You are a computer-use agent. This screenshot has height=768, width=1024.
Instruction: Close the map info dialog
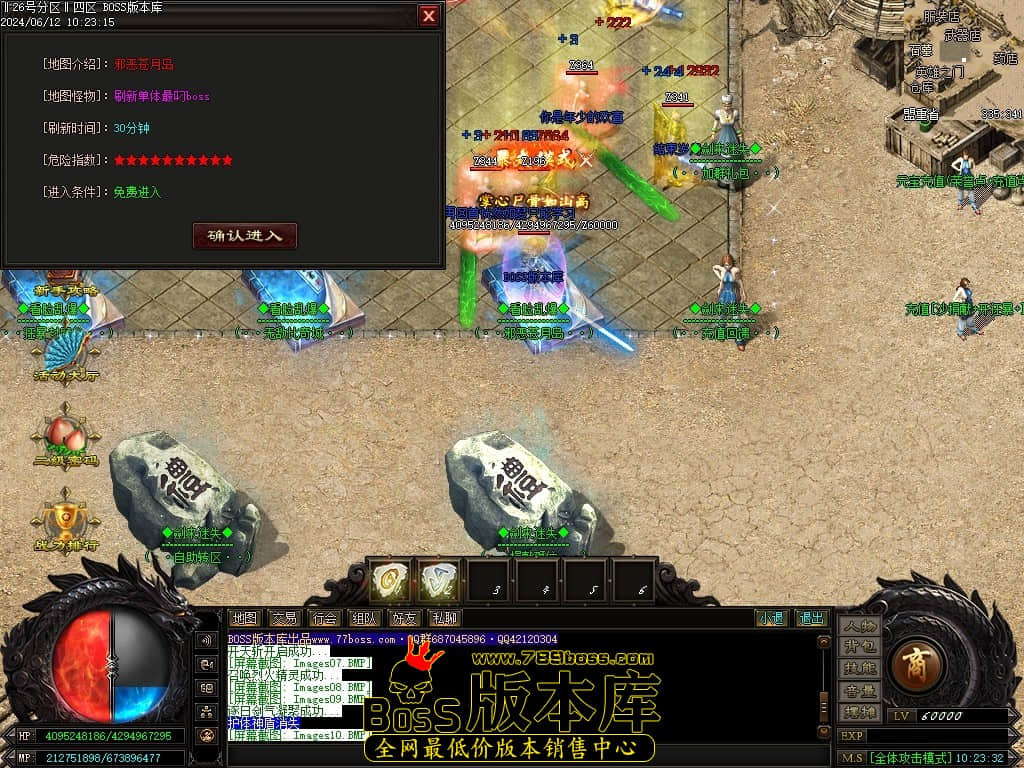tap(428, 16)
